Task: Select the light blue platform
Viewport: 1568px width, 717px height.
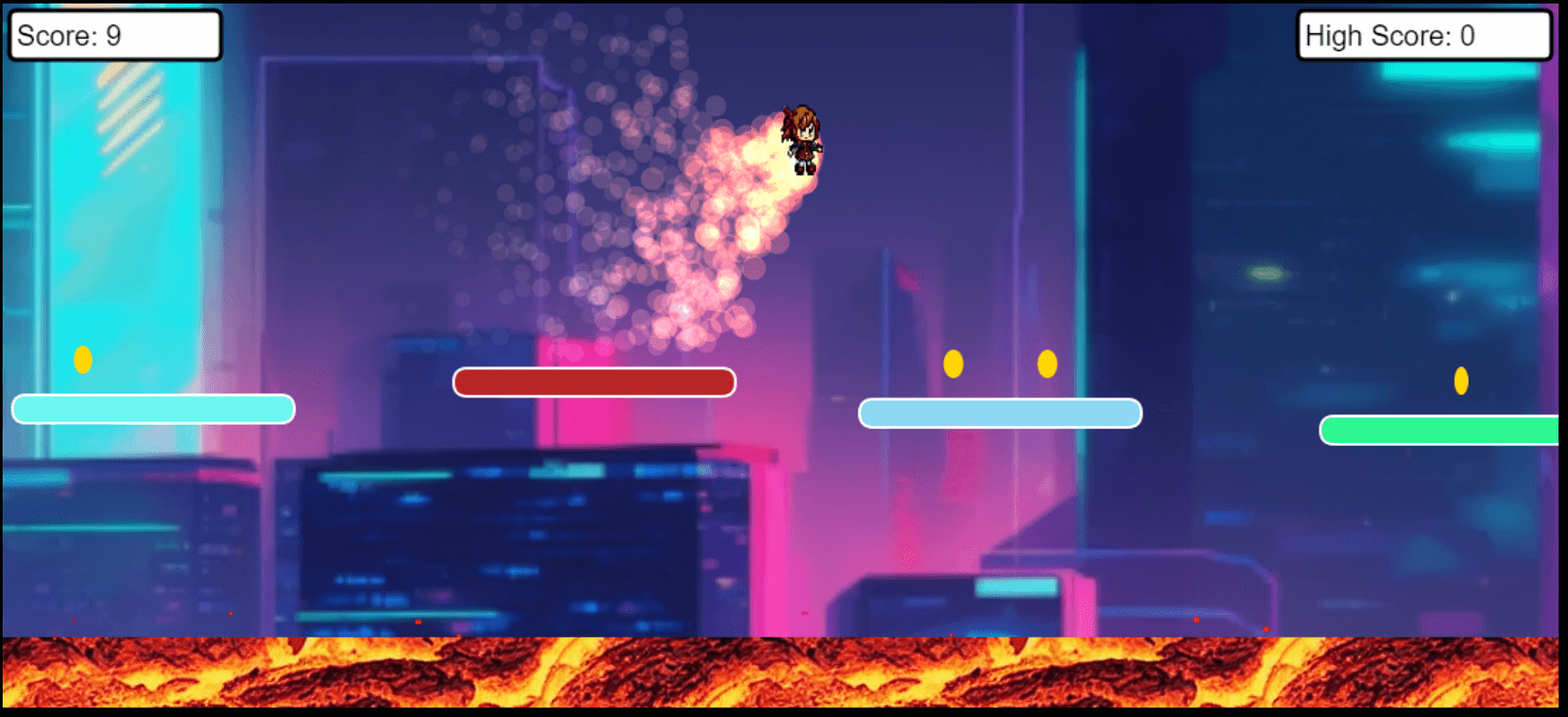Action: click(1000, 412)
